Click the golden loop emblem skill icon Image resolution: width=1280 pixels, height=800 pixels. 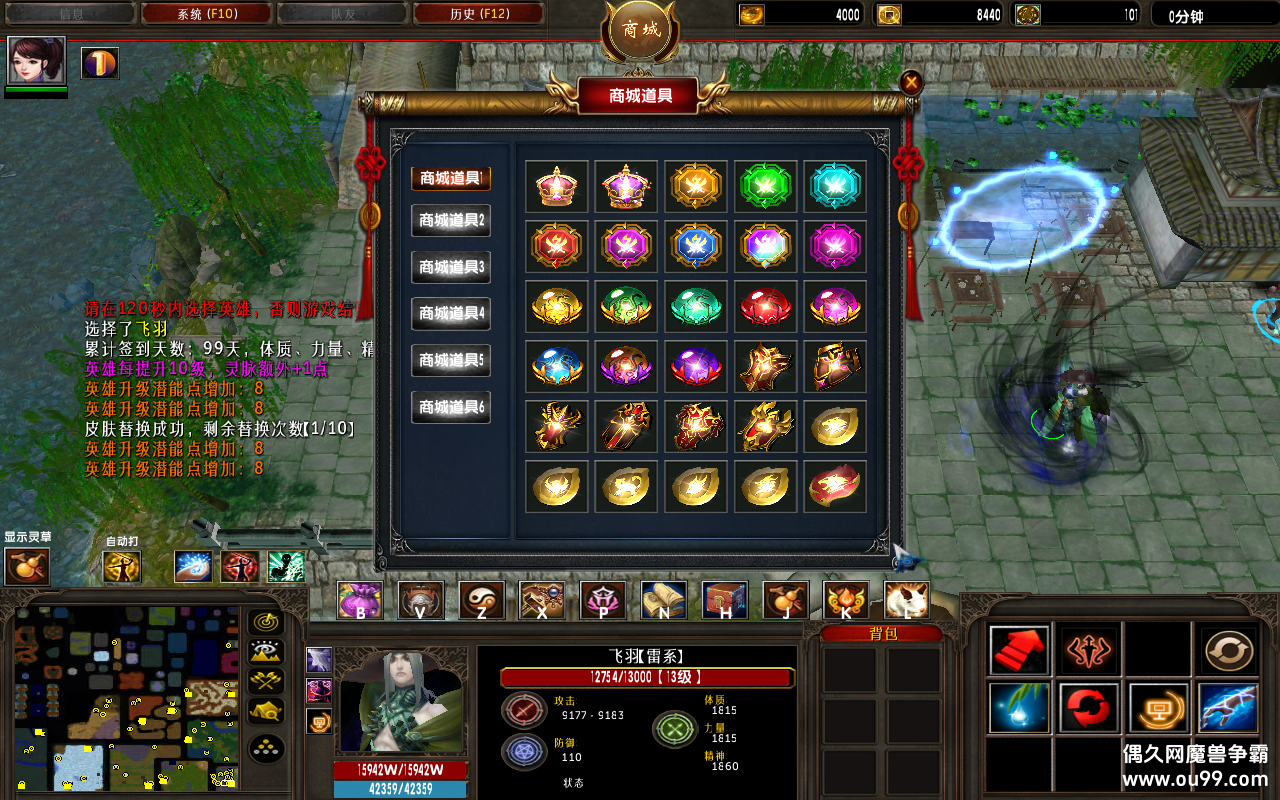pos(1228,648)
